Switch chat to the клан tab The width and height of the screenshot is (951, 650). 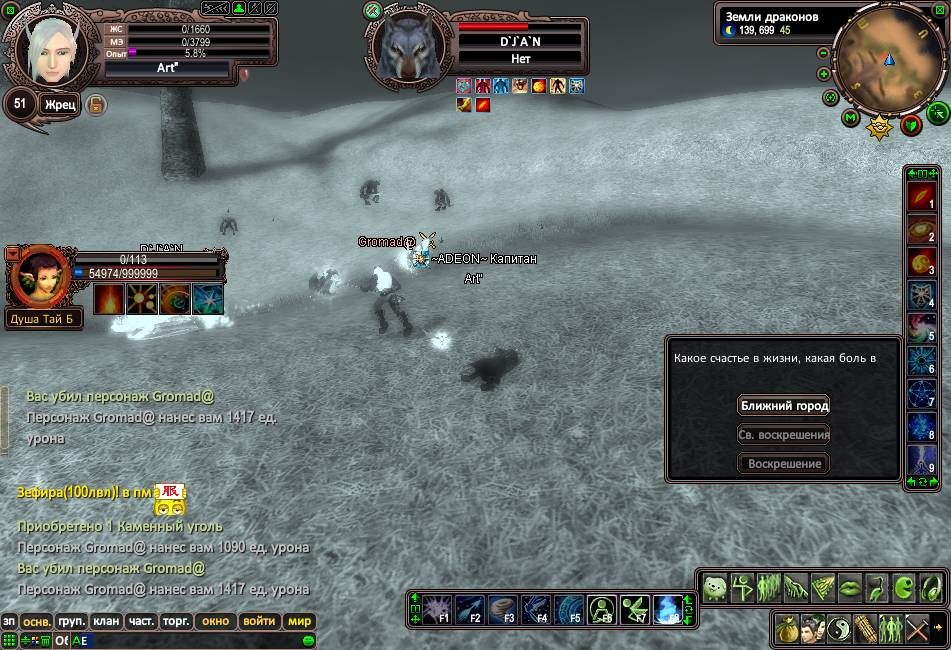[x=106, y=621]
